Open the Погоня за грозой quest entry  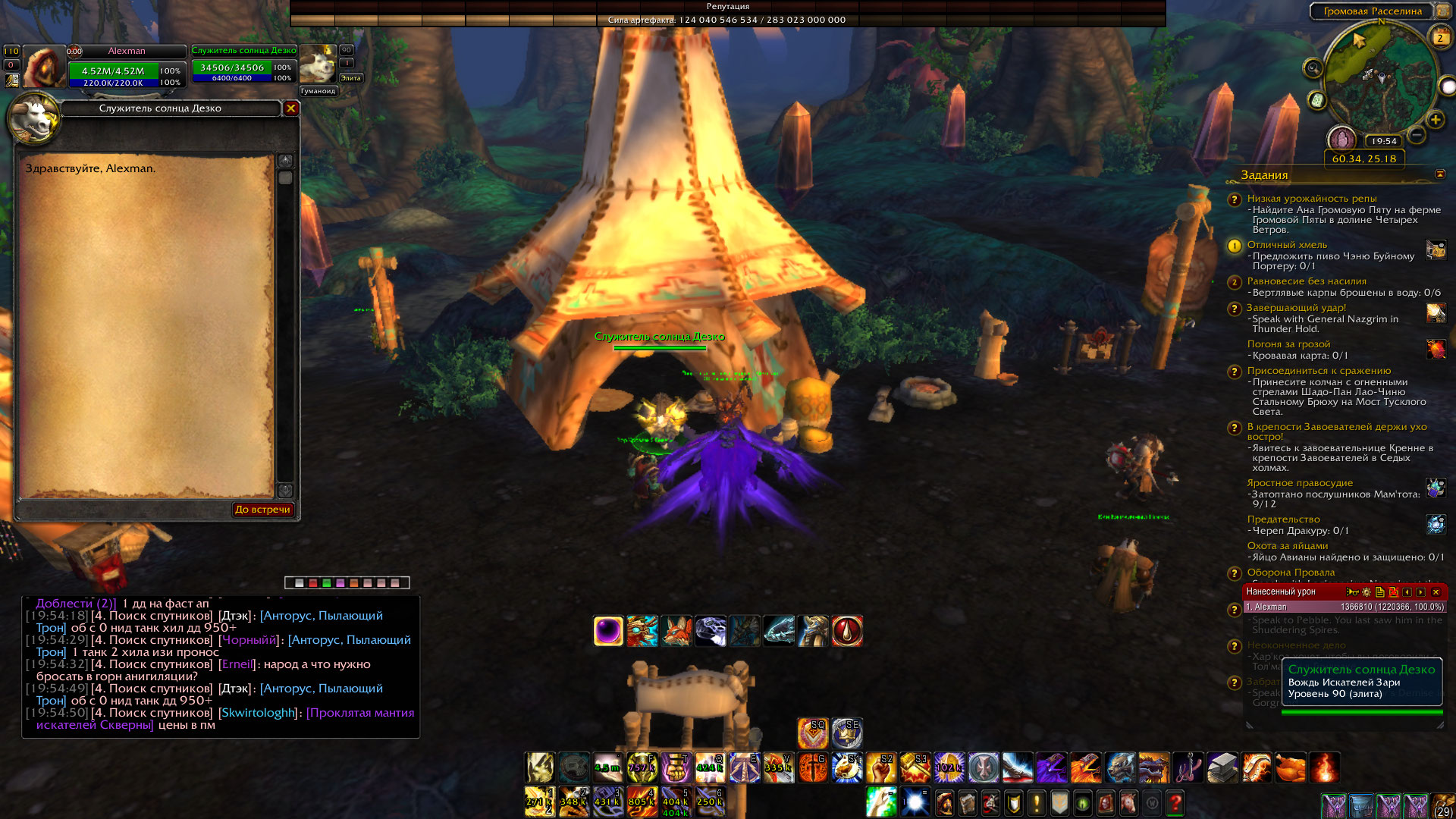1288,344
